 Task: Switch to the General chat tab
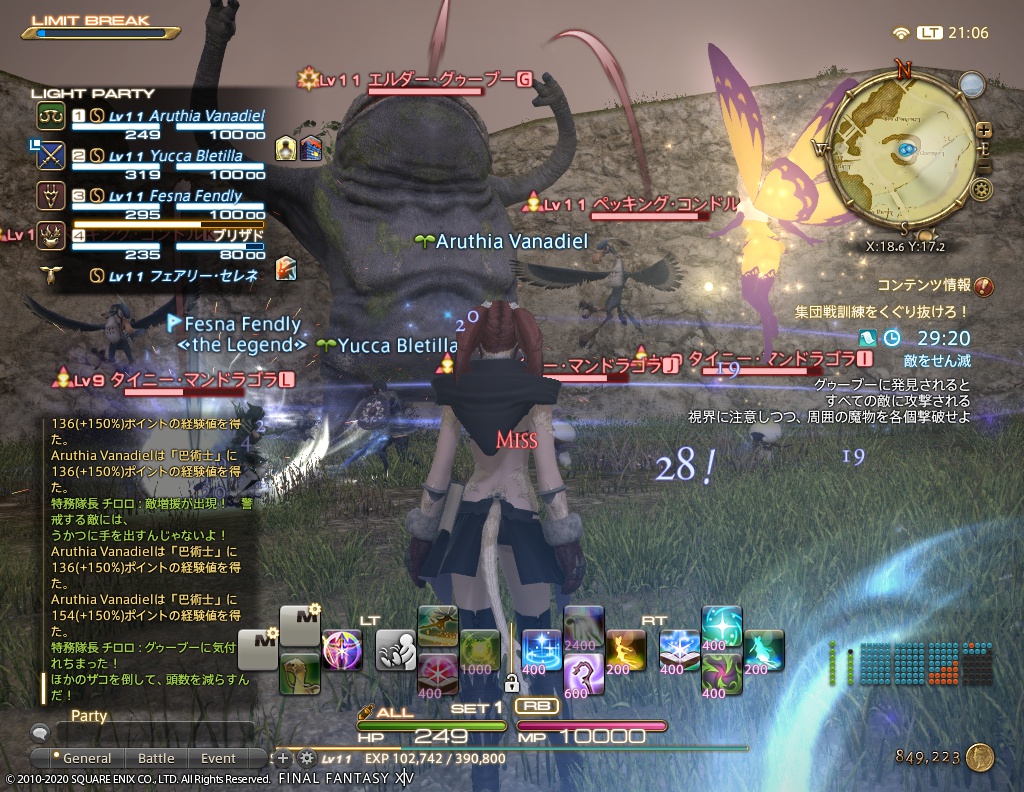pos(86,758)
